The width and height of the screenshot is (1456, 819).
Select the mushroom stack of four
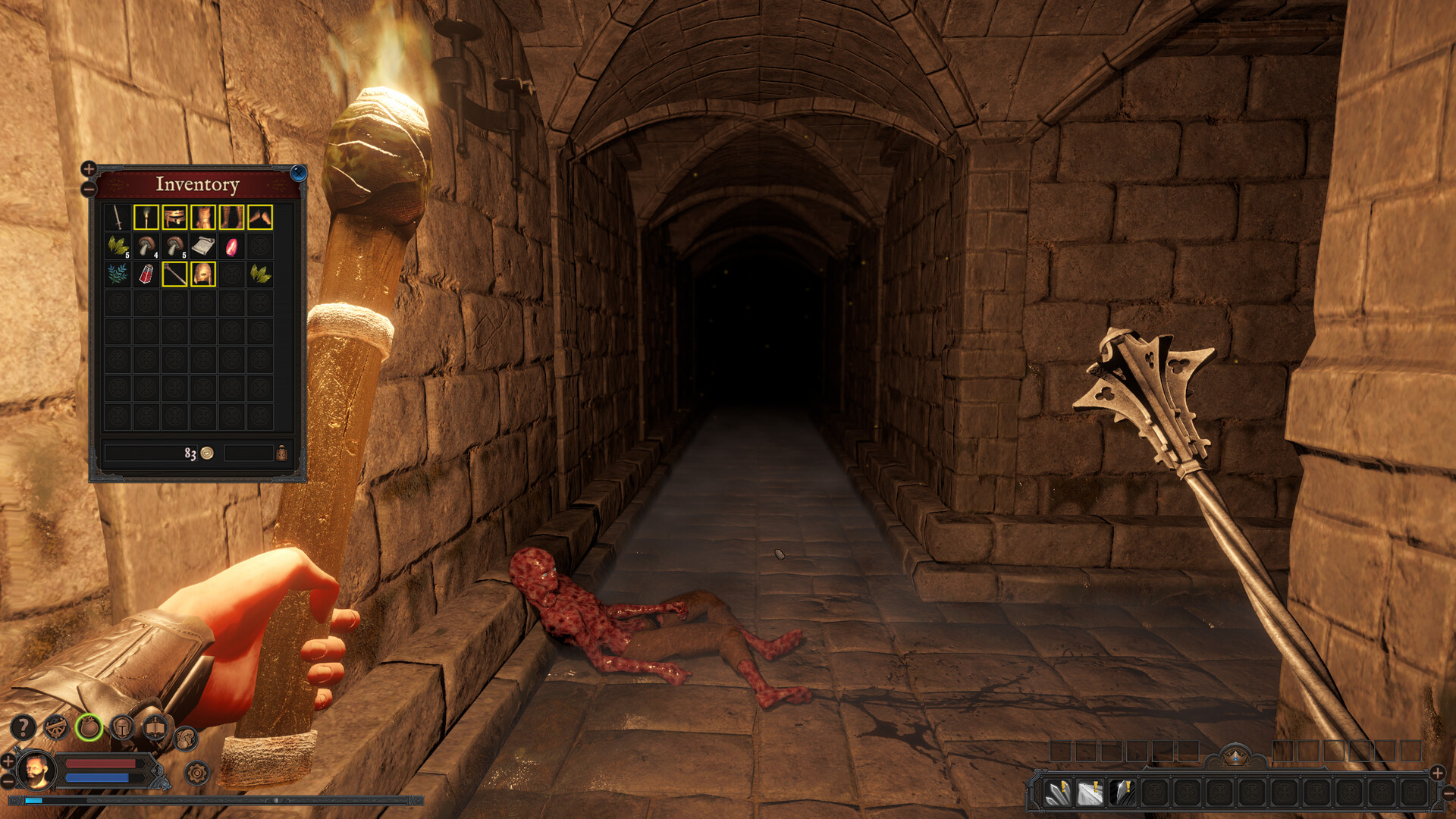click(146, 246)
